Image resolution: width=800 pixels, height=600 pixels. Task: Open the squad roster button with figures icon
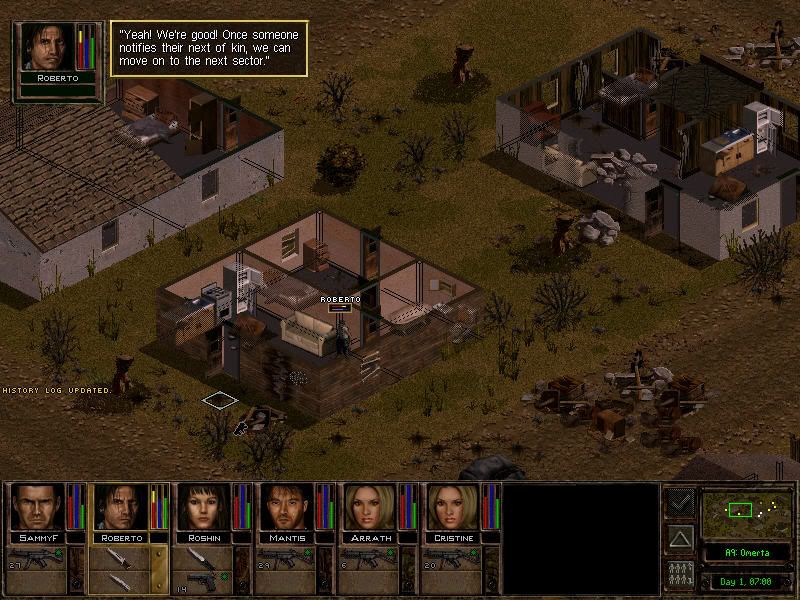pos(680,575)
